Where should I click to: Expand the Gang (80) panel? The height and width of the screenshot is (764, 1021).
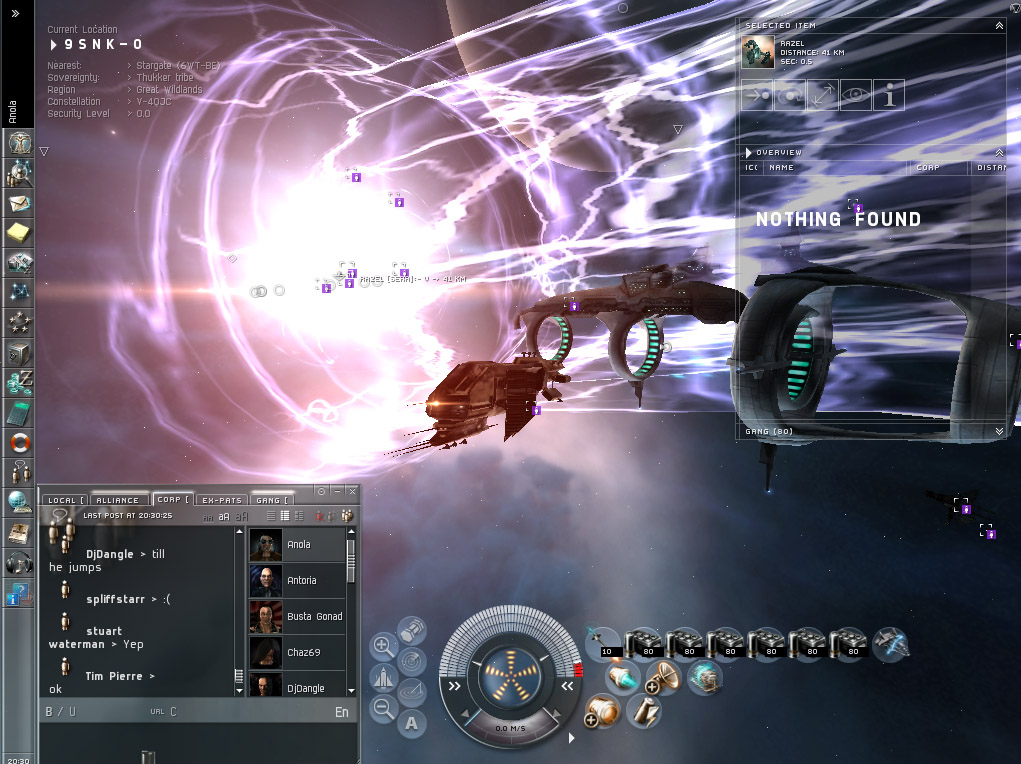pos(999,432)
